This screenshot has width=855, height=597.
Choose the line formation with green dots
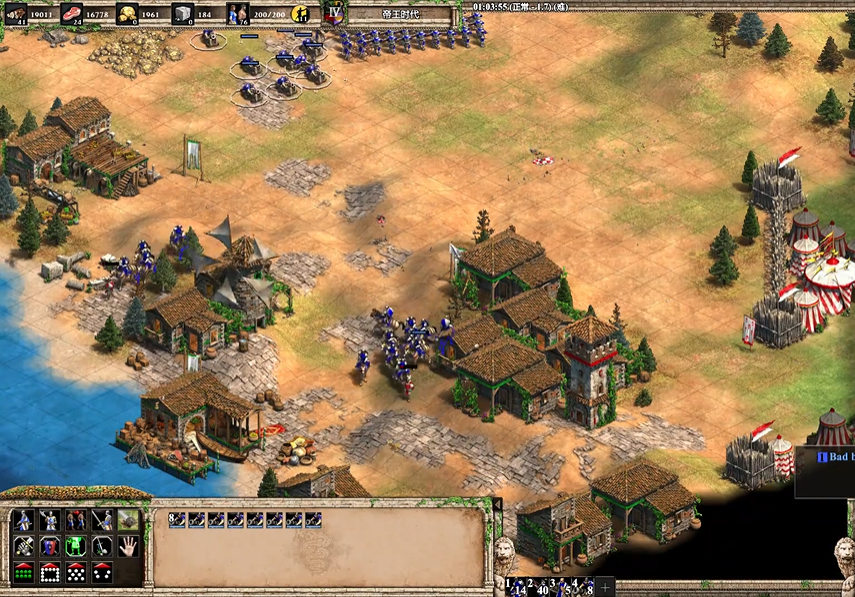tap(22, 573)
